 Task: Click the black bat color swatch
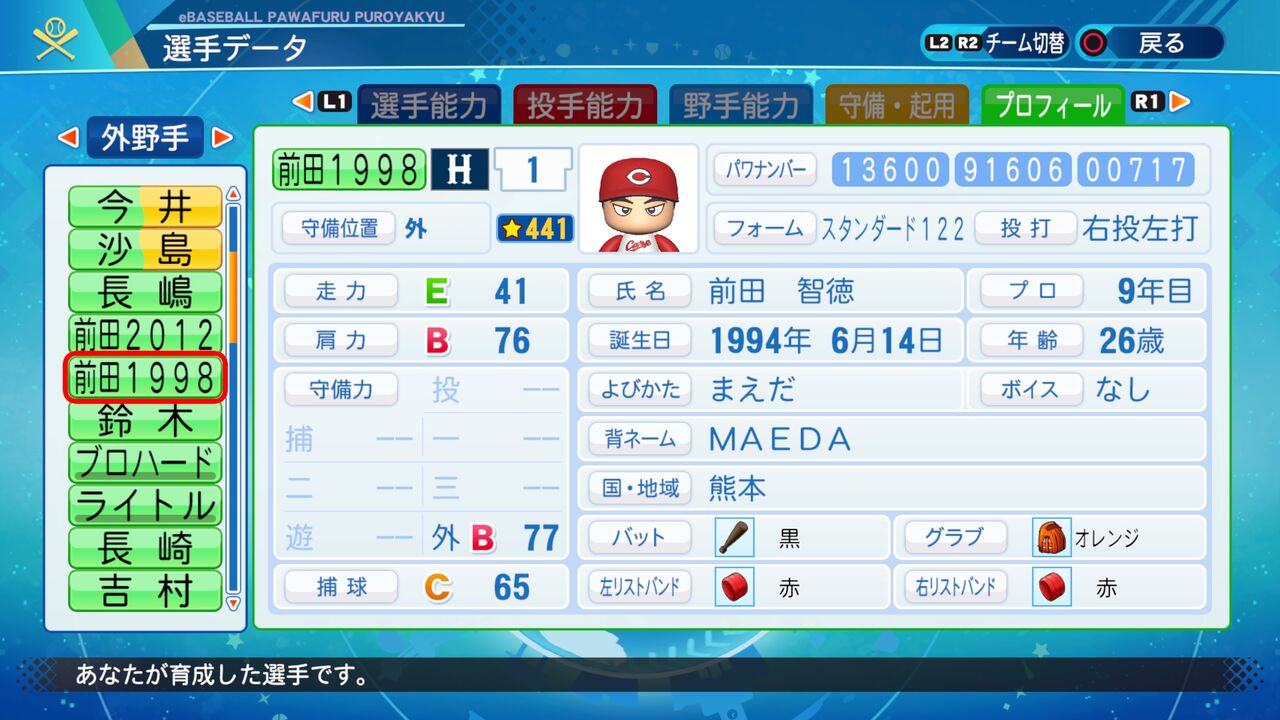[734, 536]
